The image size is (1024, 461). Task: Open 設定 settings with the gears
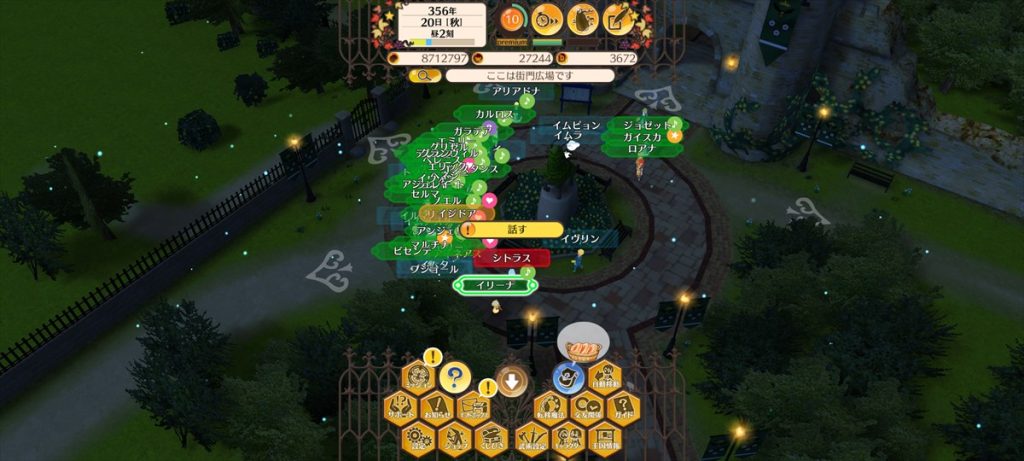click(x=419, y=437)
